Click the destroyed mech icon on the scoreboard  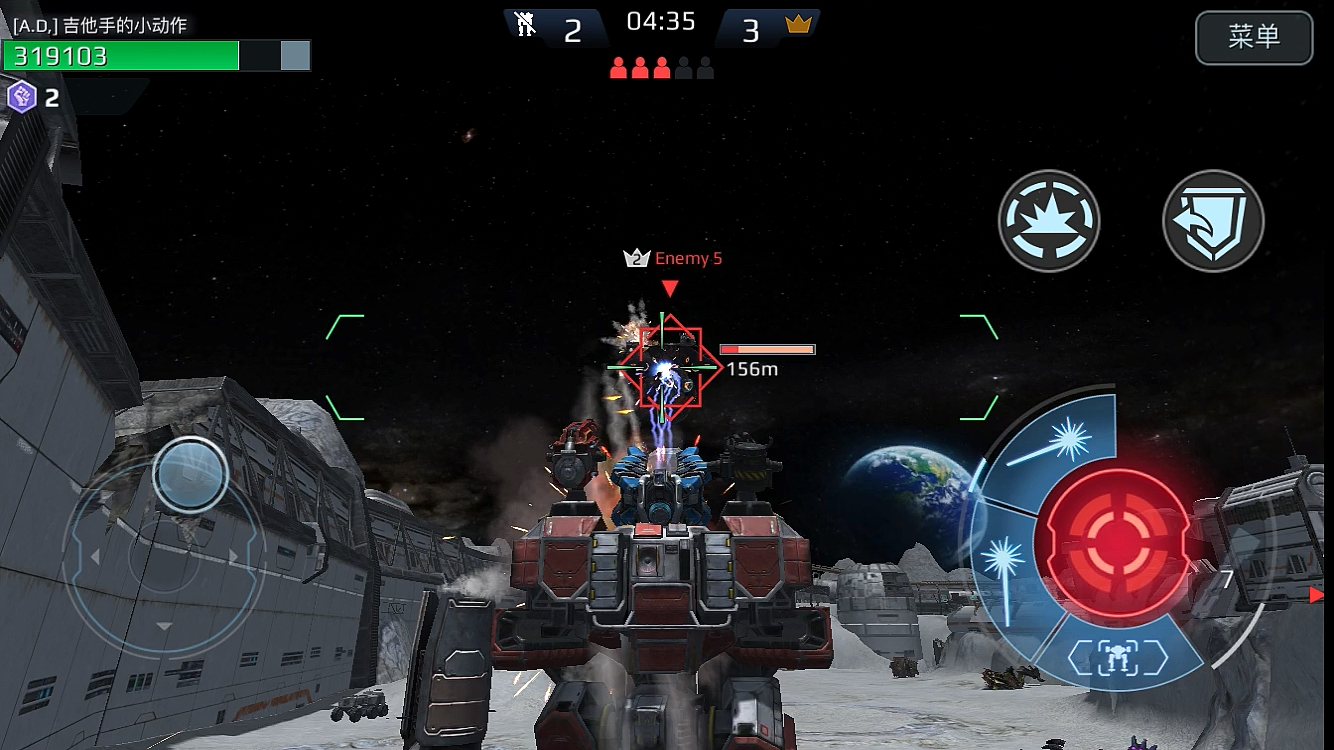(524, 25)
